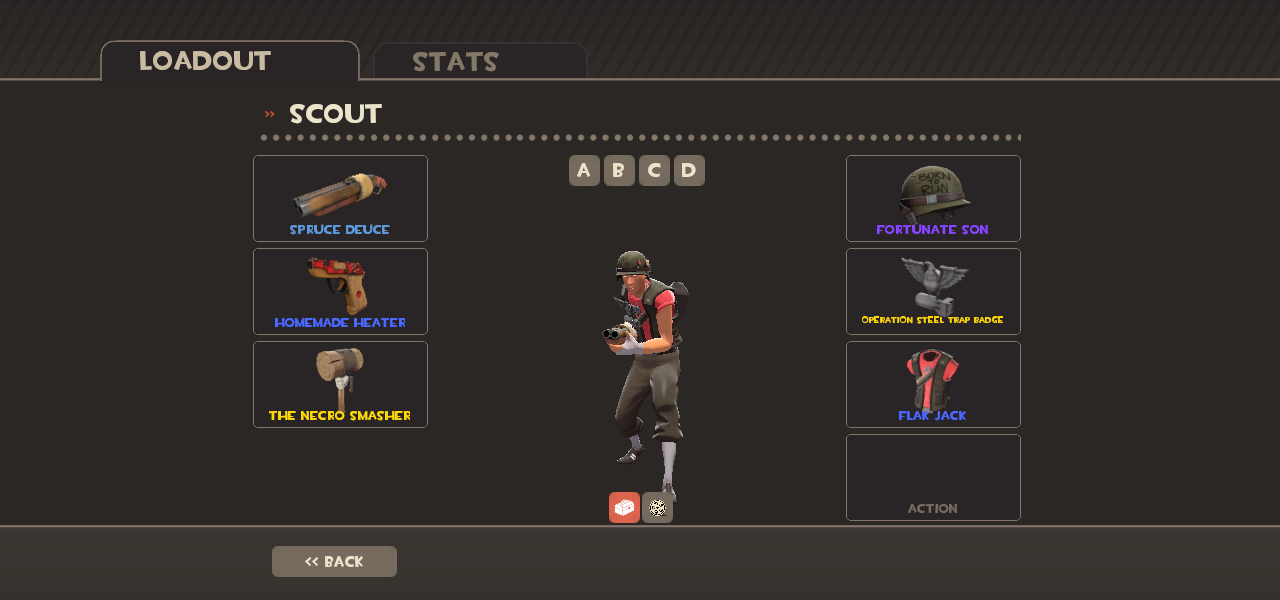1280x600 pixels.
Task: Switch to the Loadout tab
Action: (229, 61)
